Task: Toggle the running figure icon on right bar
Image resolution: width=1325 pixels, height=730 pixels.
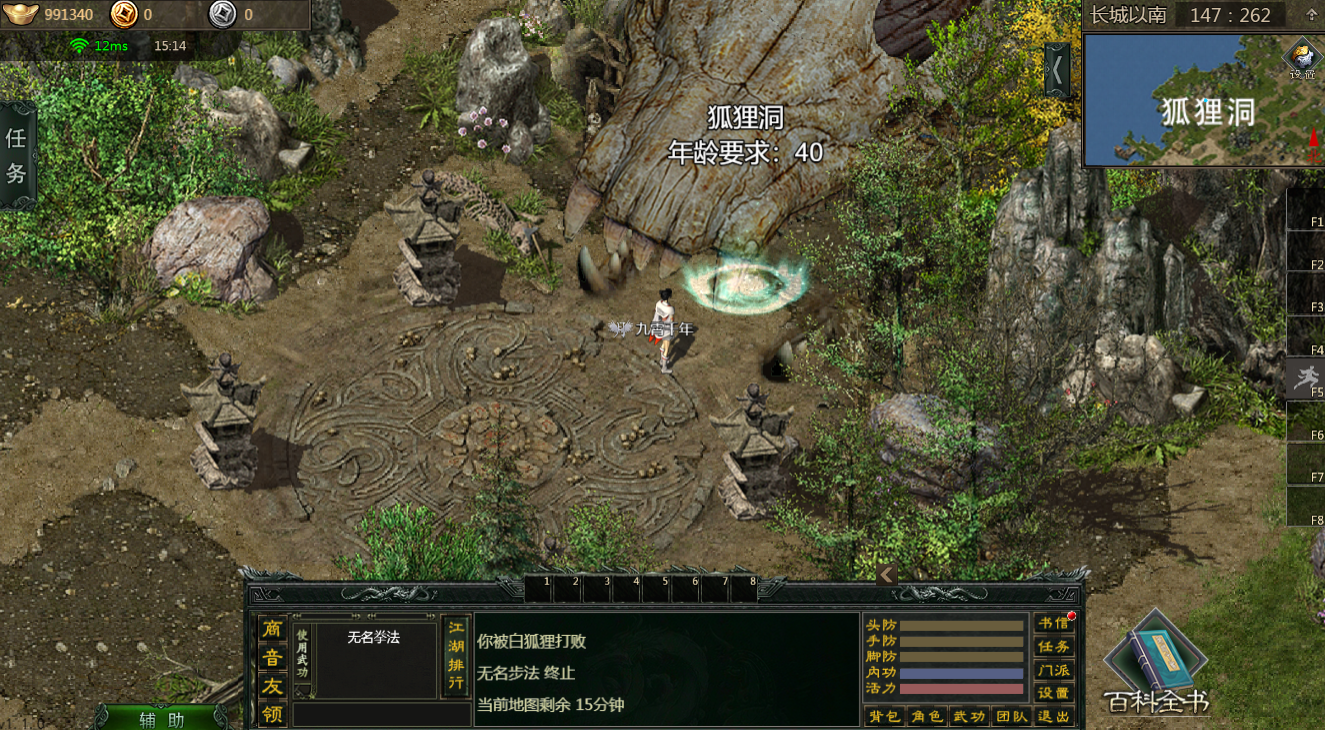Action: [1304, 376]
